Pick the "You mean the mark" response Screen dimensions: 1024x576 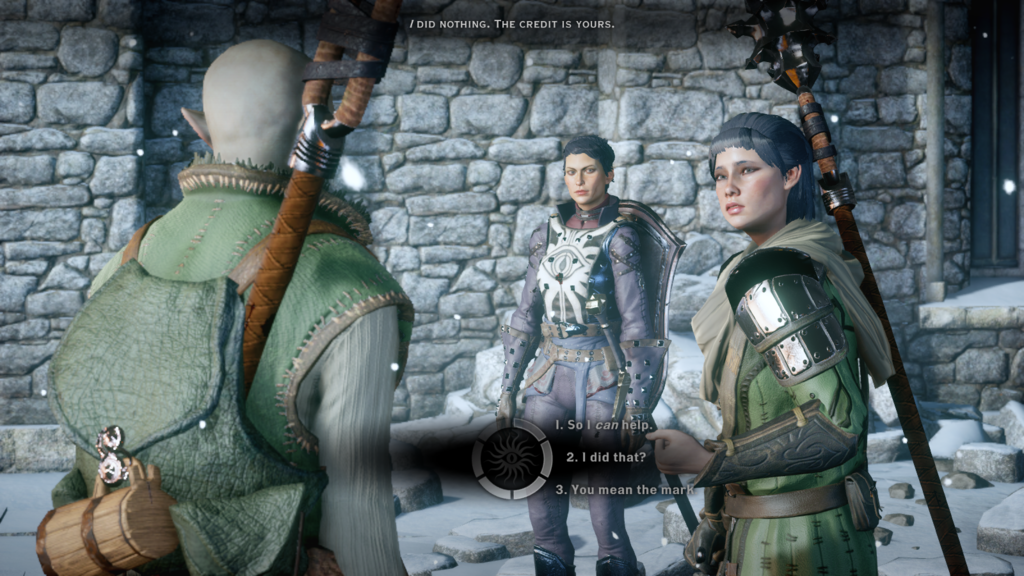pos(618,490)
